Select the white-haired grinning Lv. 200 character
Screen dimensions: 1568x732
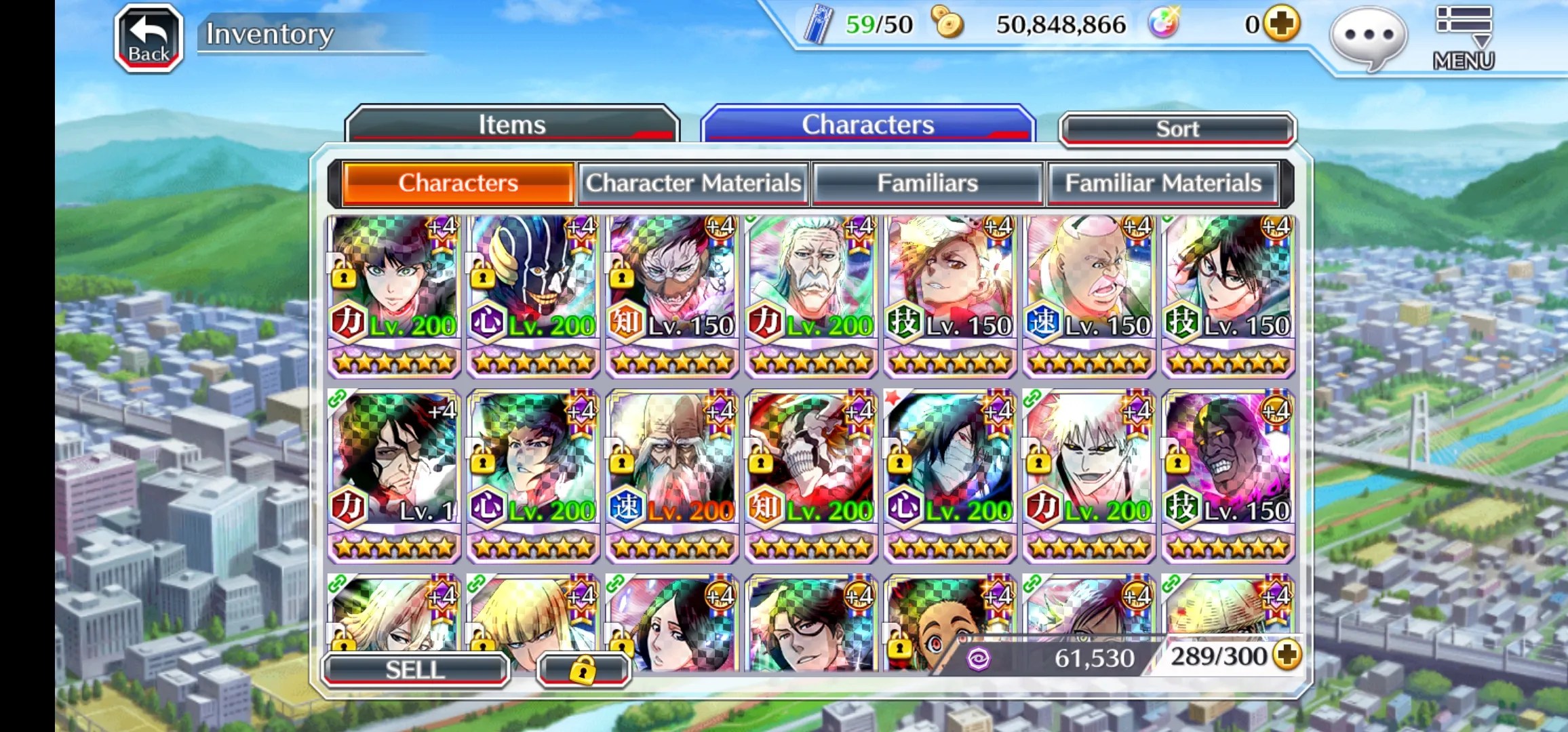(x=1089, y=474)
